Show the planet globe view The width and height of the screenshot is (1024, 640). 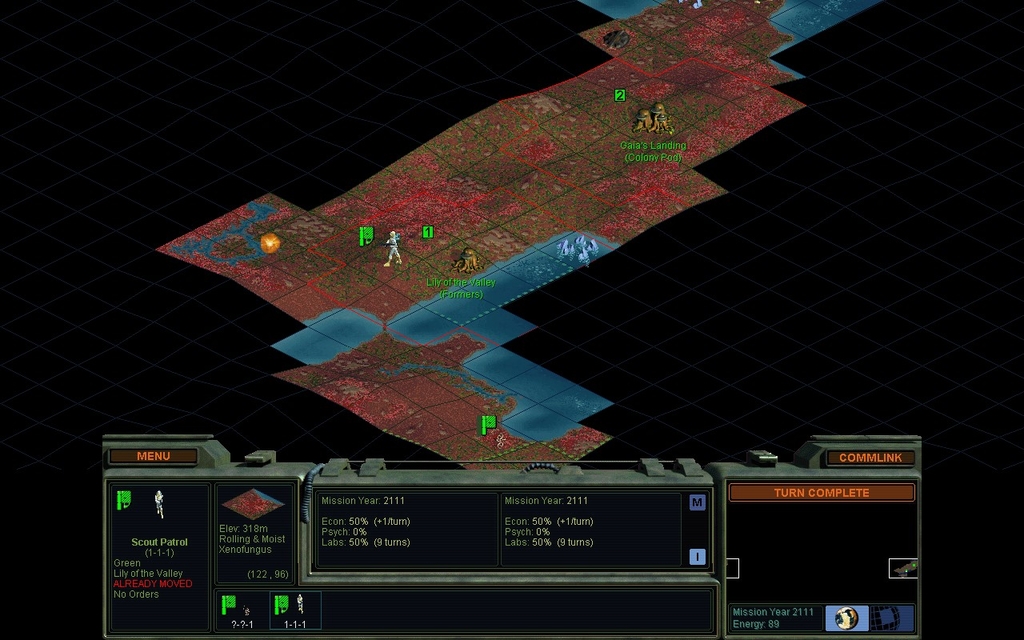(x=847, y=617)
